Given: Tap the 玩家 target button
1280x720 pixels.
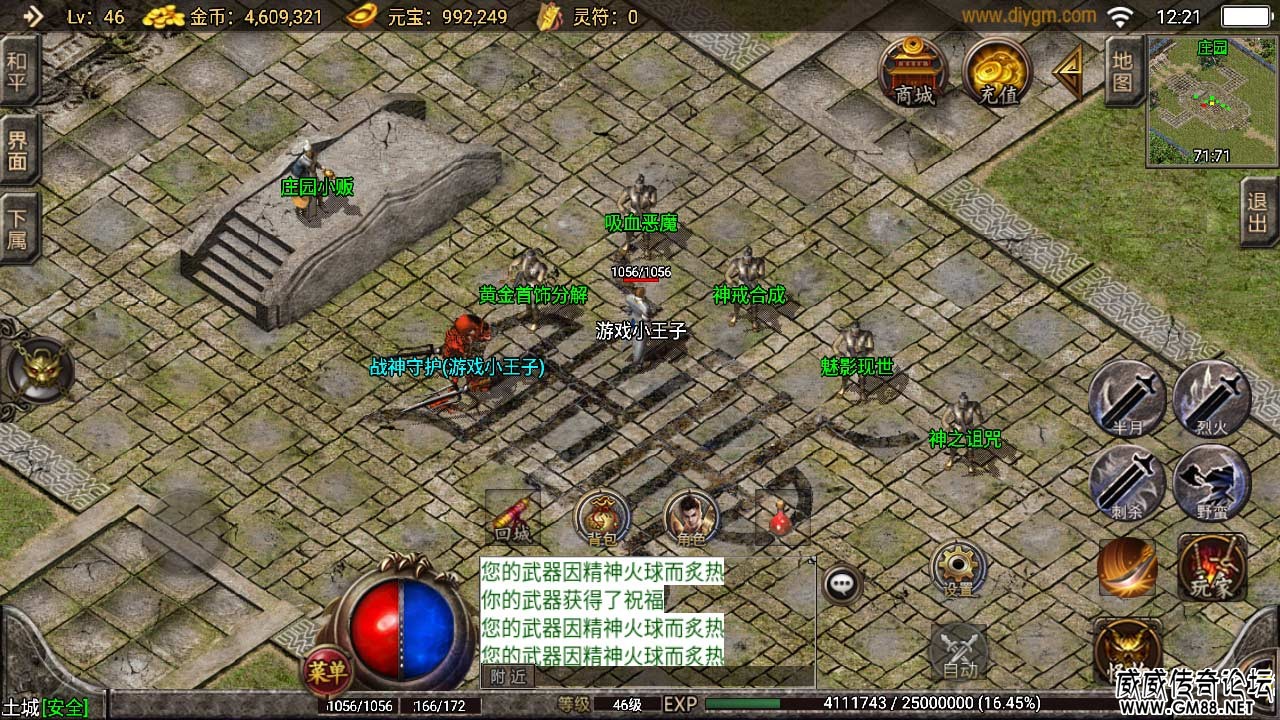Looking at the screenshot, I should point(1212,567).
